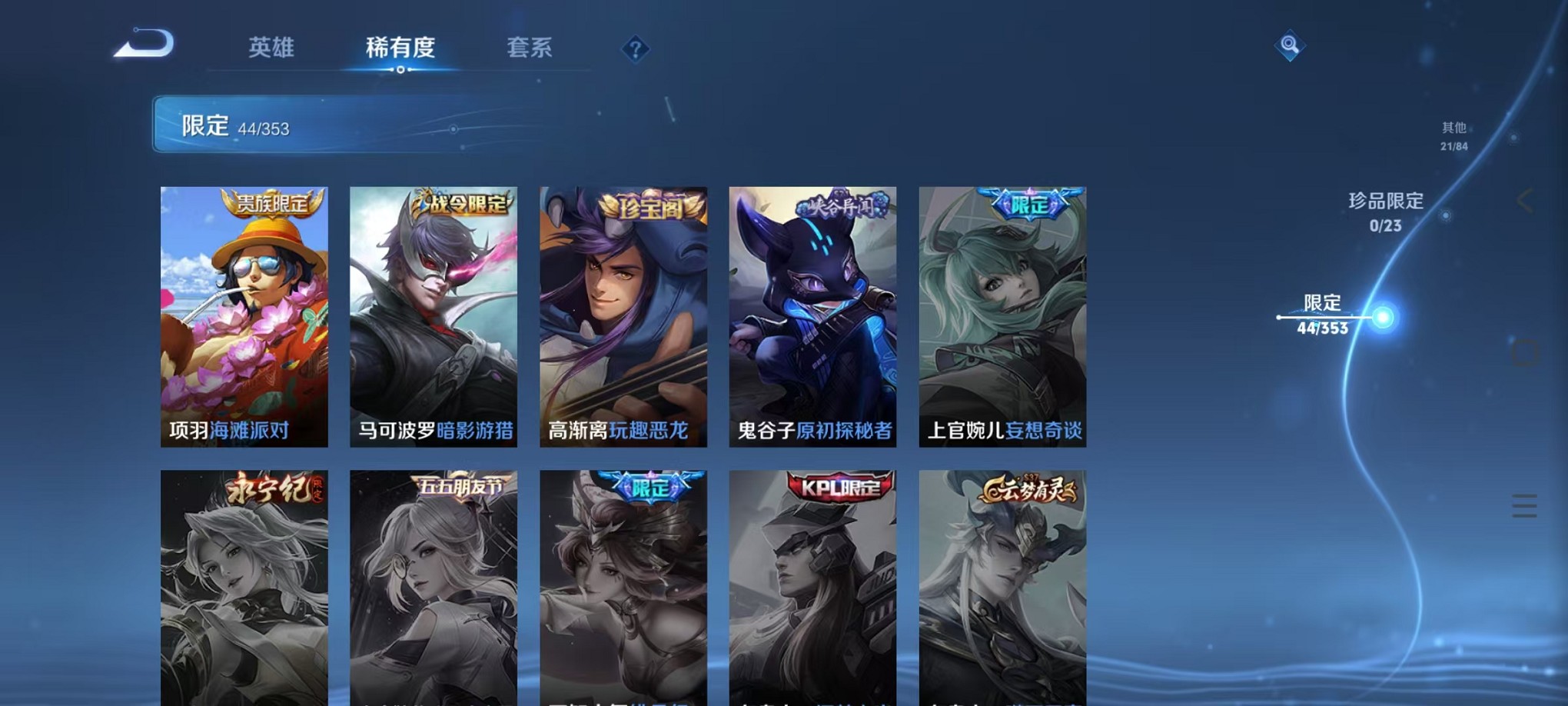Click the 贵族限定 badge on 项羽's skin card
This screenshot has height=706, width=1568.
pos(271,202)
